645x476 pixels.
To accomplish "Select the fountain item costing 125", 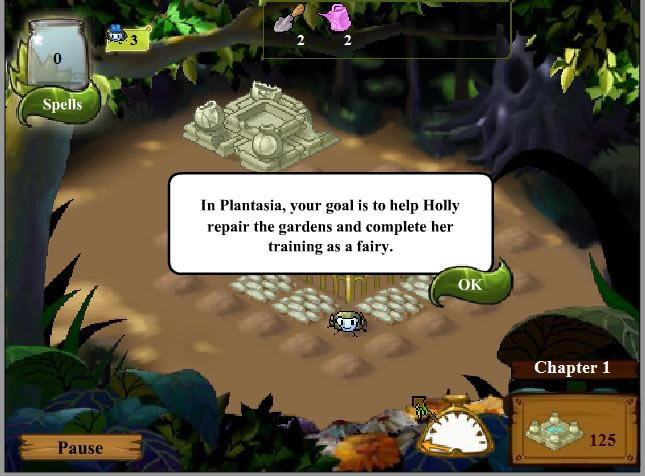I will 573,431.
